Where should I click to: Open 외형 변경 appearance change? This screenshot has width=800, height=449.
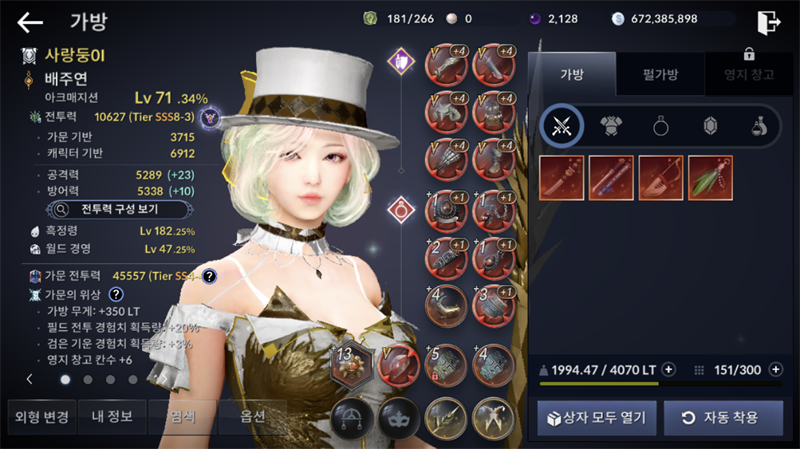pos(38,417)
